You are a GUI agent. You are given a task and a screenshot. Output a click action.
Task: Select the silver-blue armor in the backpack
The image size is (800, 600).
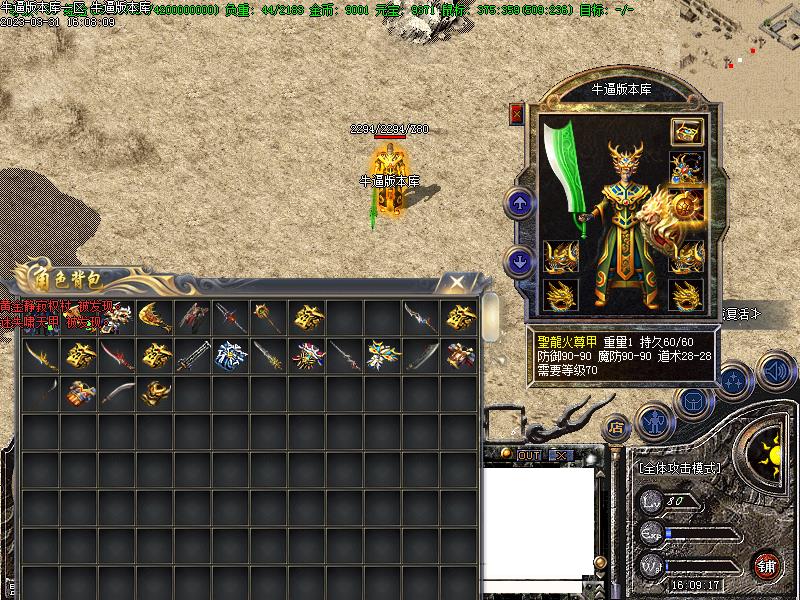231,355
